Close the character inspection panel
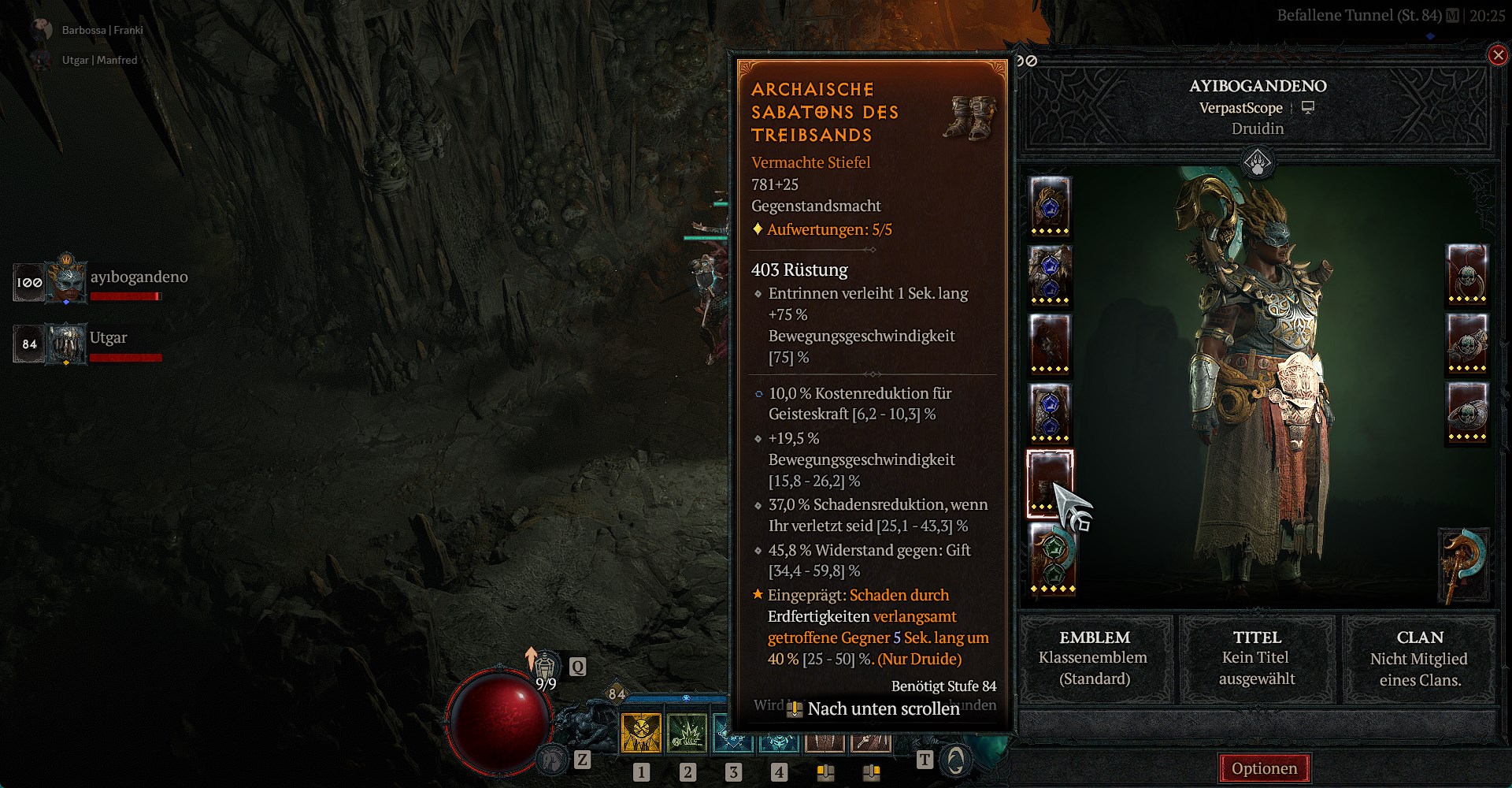The height and width of the screenshot is (788, 1512). (x=1497, y=55)
